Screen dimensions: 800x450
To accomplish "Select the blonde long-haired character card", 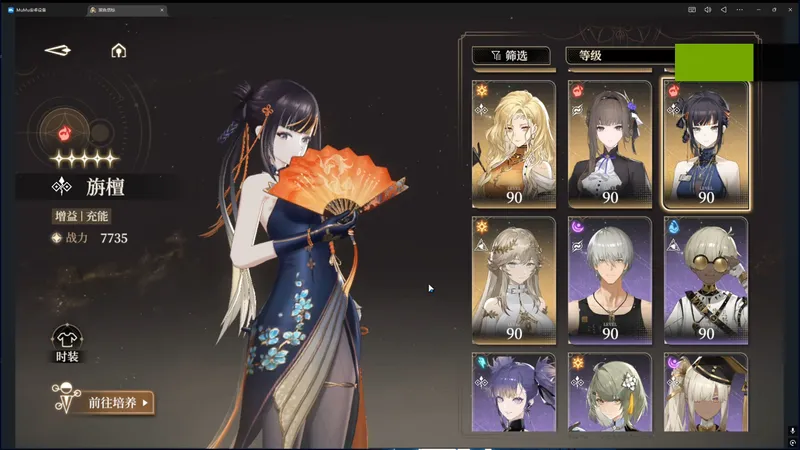I will click(513, 144).
